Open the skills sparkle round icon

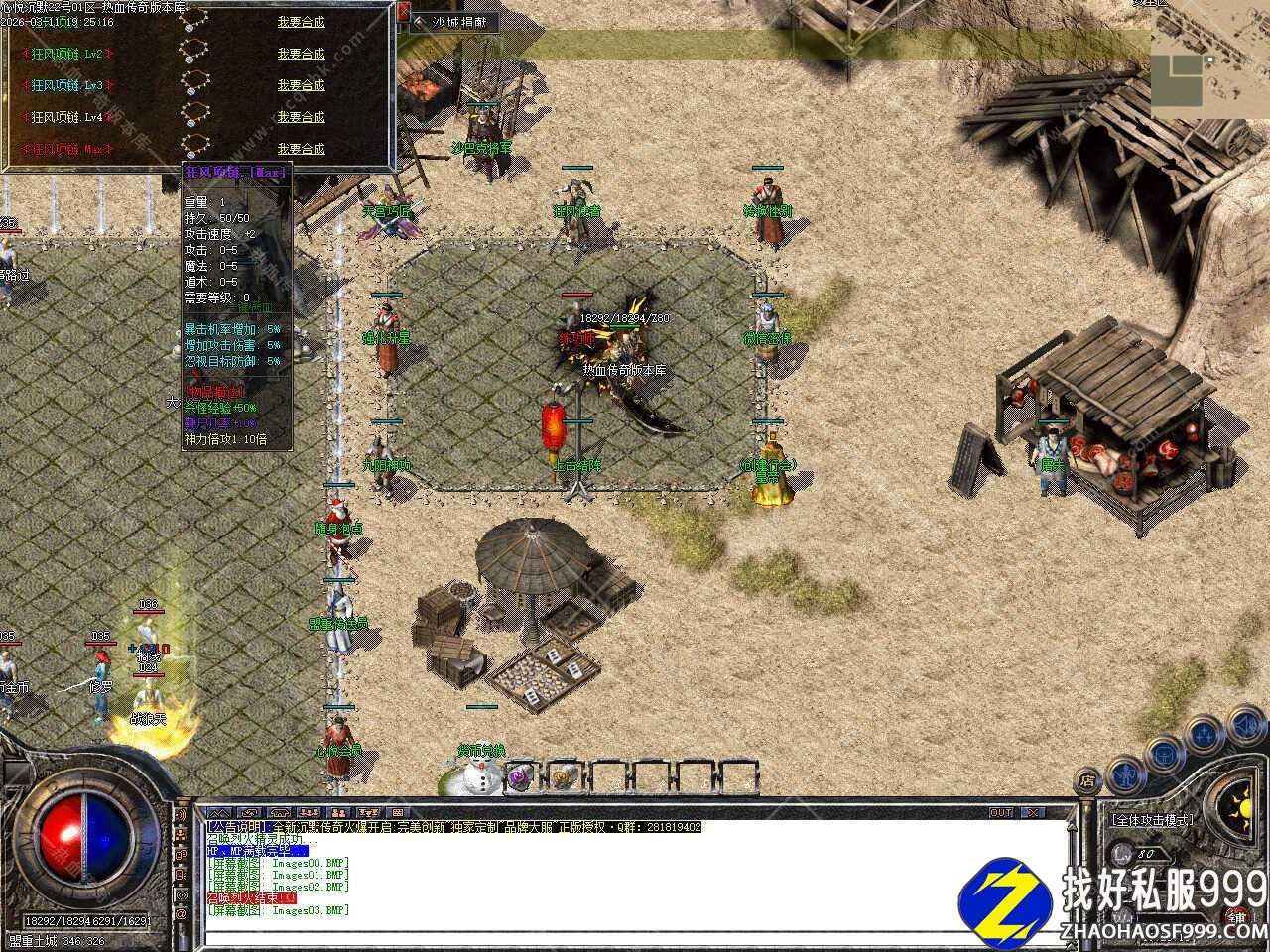point(1204,735)
